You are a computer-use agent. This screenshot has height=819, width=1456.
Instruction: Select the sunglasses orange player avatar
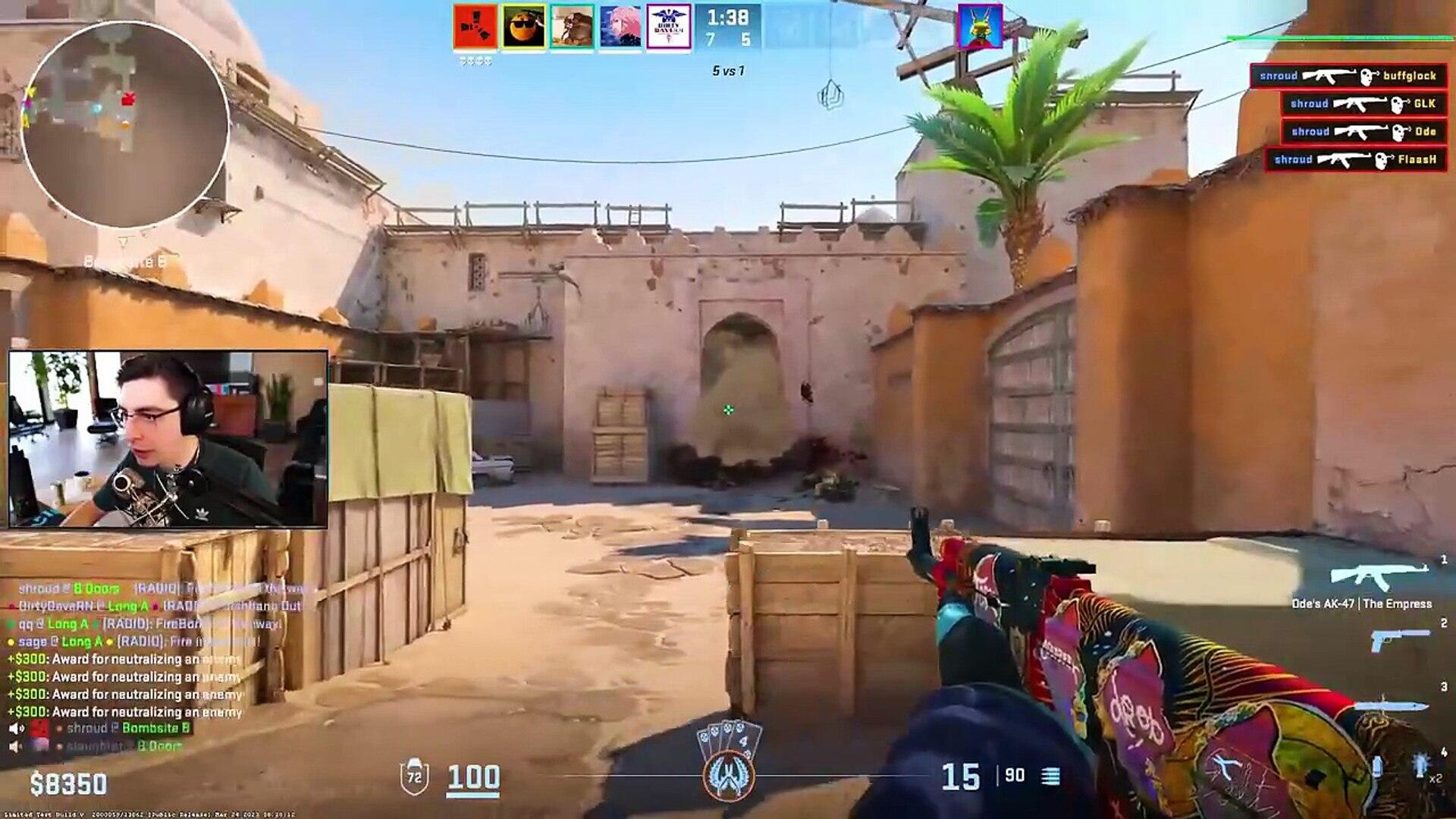tap(524, 27)
